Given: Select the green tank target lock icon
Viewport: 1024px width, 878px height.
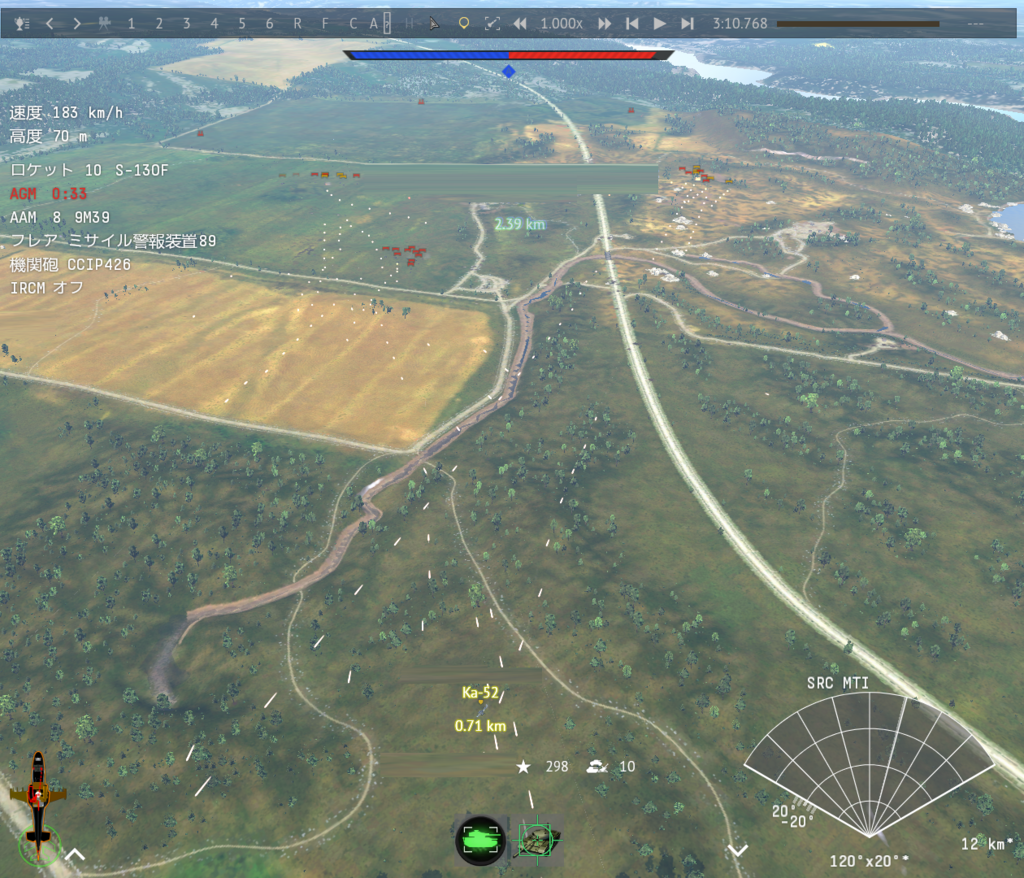Looking at the screenshot, I should [480, 840].
